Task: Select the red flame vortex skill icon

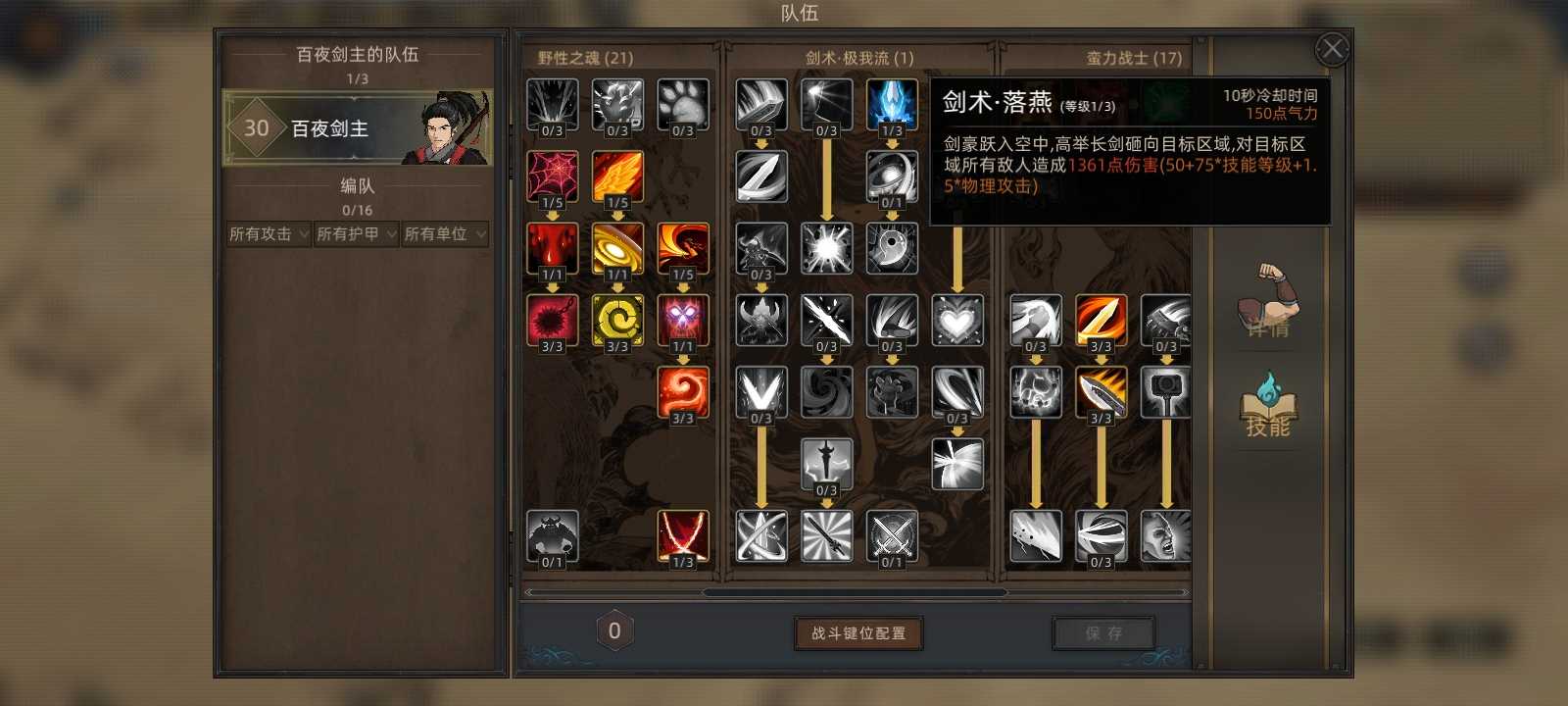Action: pos(683,392)
